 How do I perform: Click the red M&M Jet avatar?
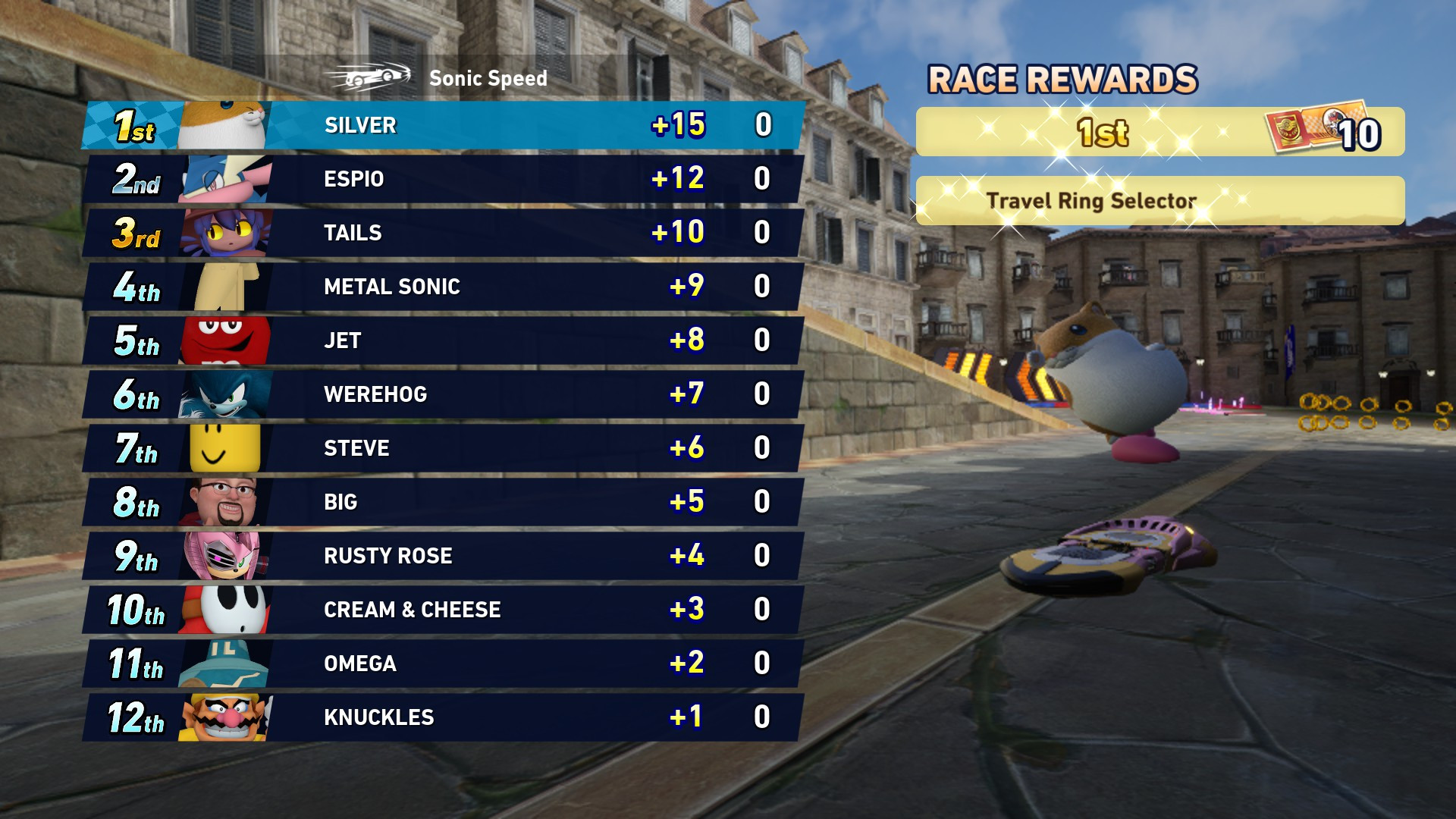tap(224, 340)
